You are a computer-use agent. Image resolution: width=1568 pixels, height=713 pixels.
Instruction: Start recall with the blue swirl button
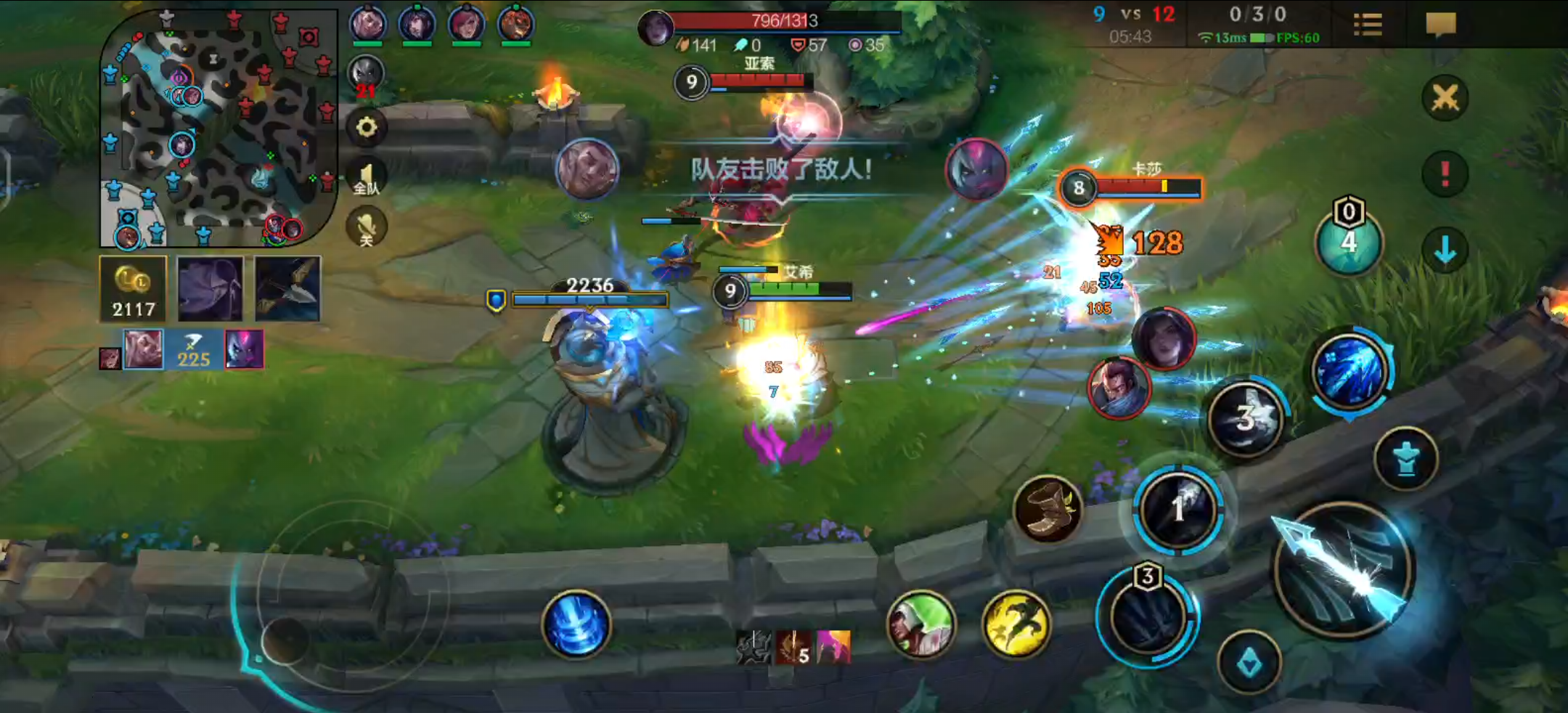[576, 624]
